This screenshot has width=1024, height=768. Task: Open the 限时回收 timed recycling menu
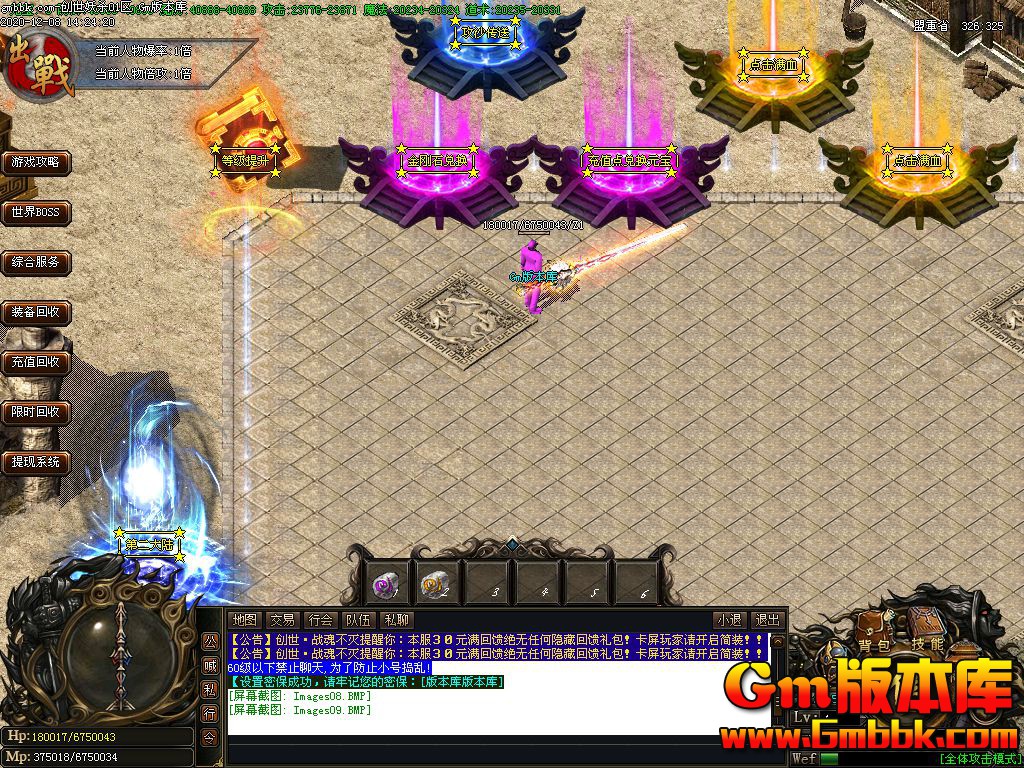pos(36,412)
